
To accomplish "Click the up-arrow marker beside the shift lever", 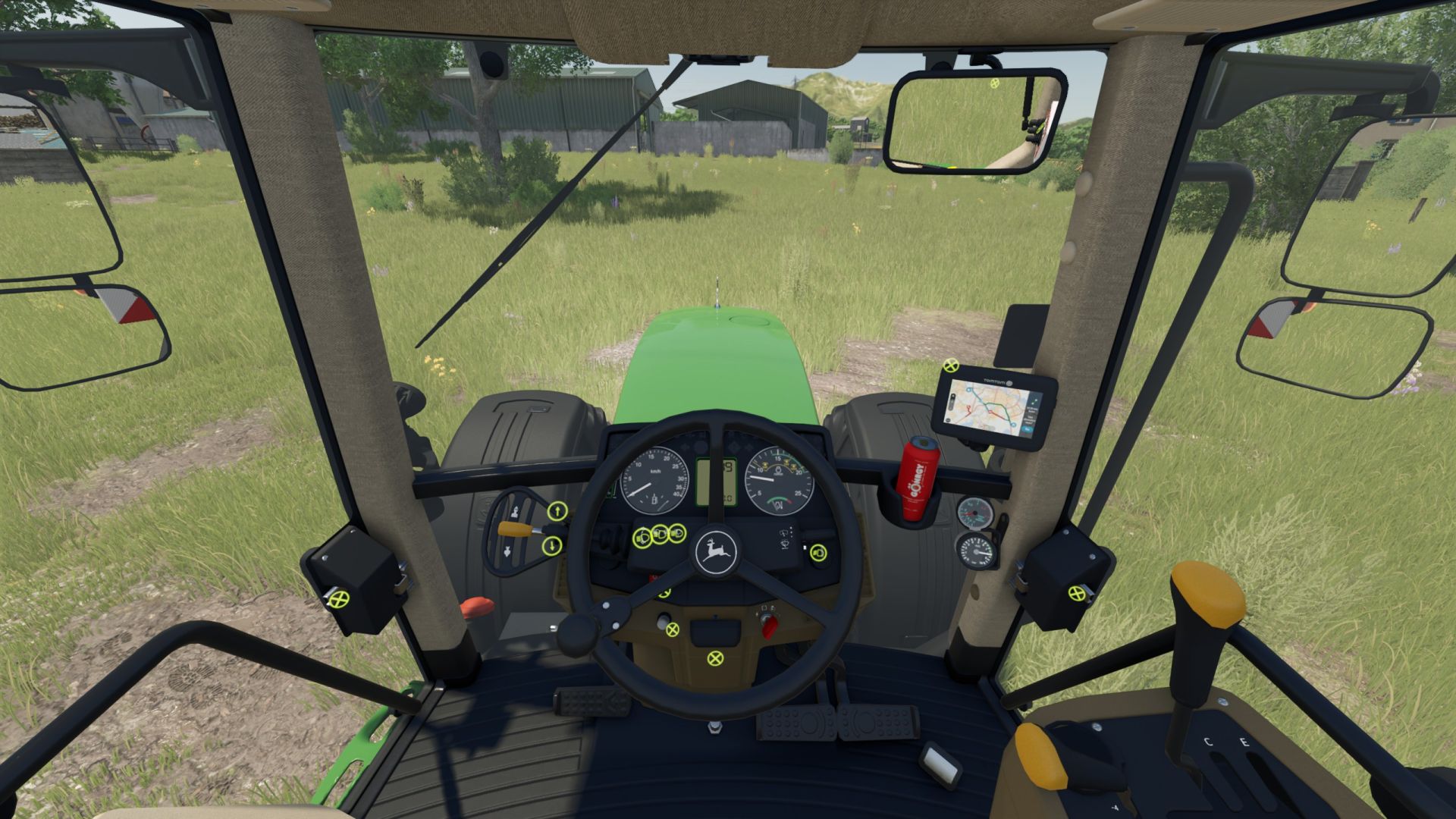I will click(557, 511).
